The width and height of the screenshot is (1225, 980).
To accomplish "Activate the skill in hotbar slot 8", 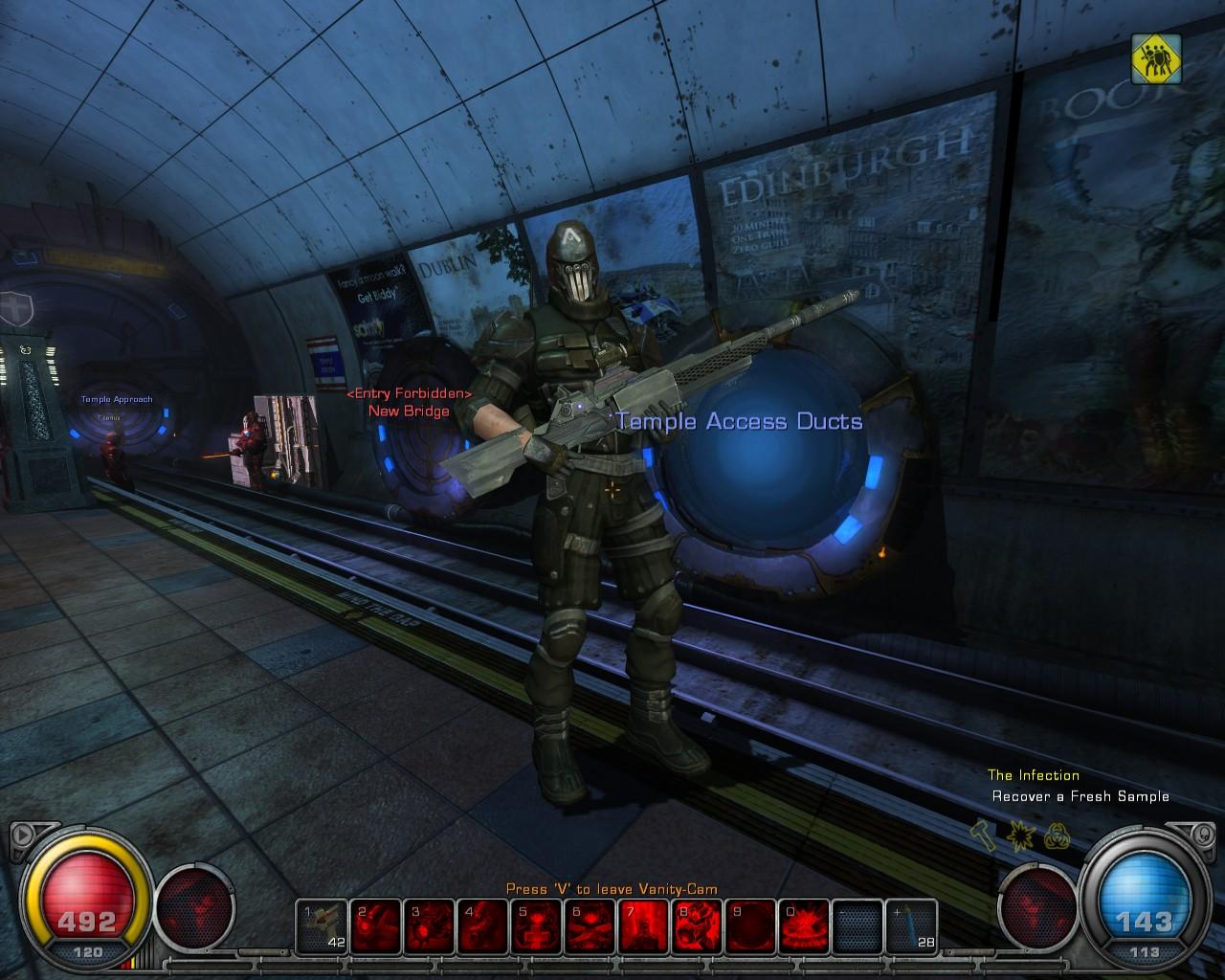I will click(x=697, y=926).
